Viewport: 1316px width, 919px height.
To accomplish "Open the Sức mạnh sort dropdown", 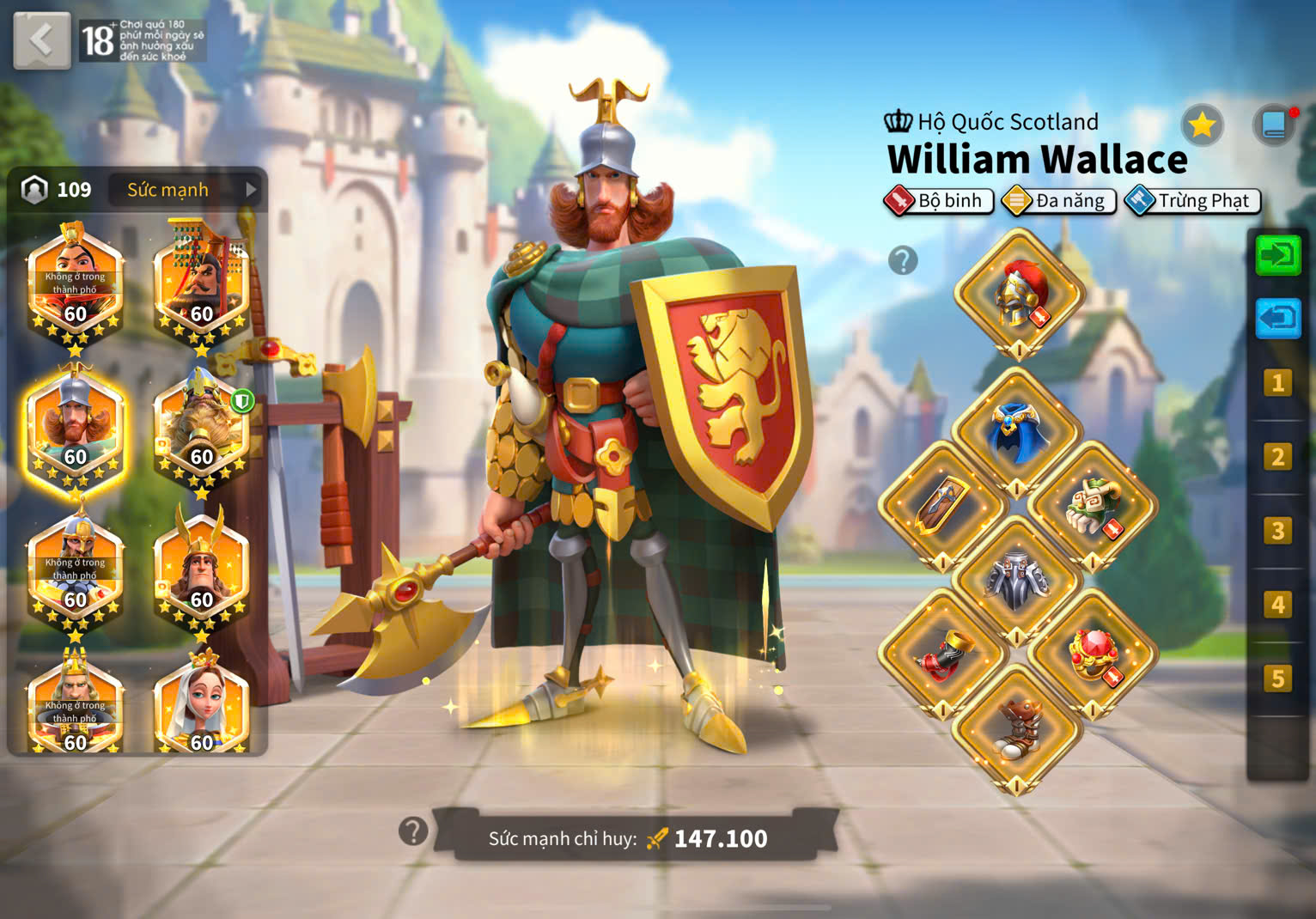I will (x=187, y=190).
